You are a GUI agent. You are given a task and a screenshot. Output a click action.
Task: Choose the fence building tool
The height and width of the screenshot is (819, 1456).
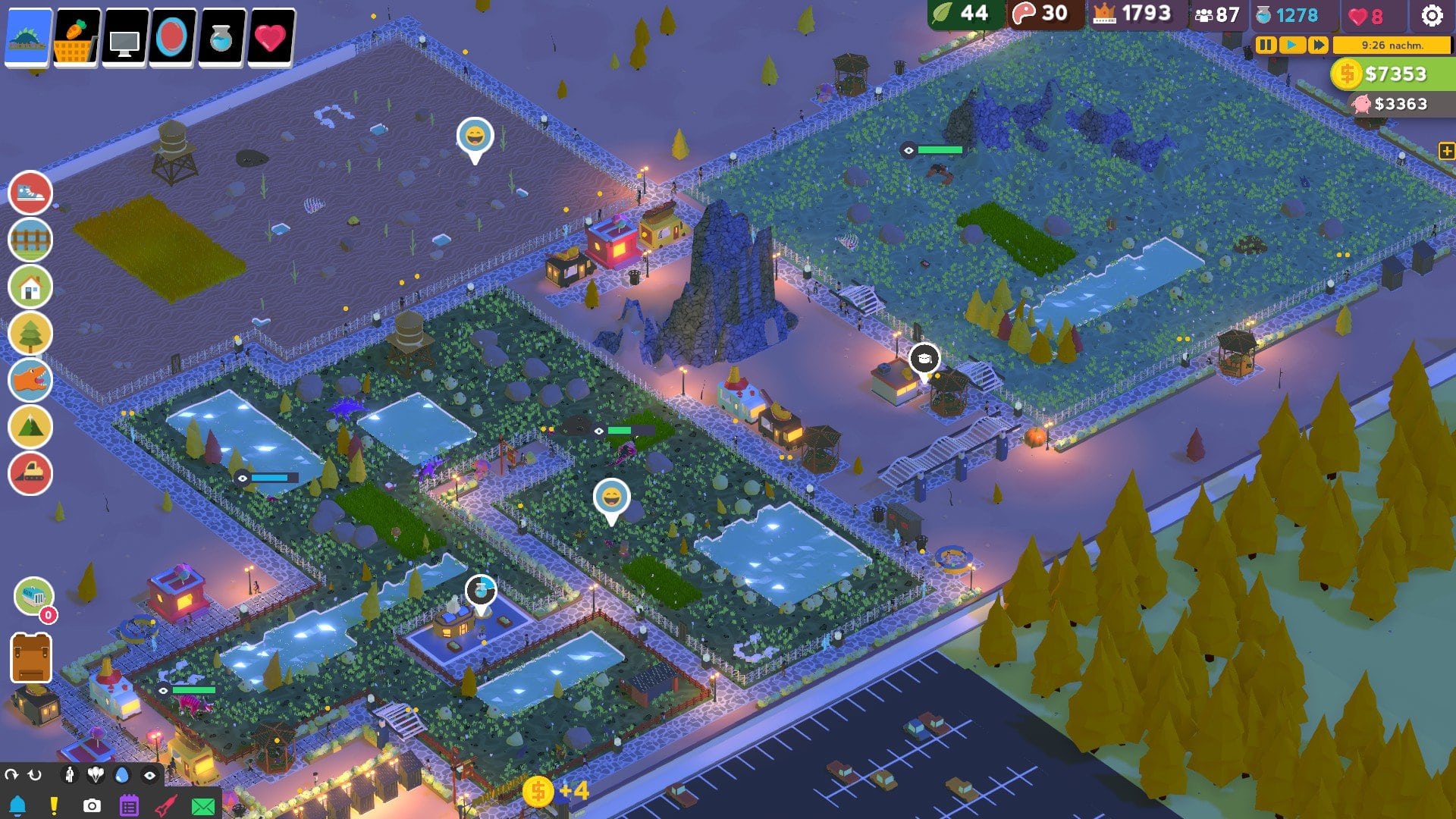30,240
